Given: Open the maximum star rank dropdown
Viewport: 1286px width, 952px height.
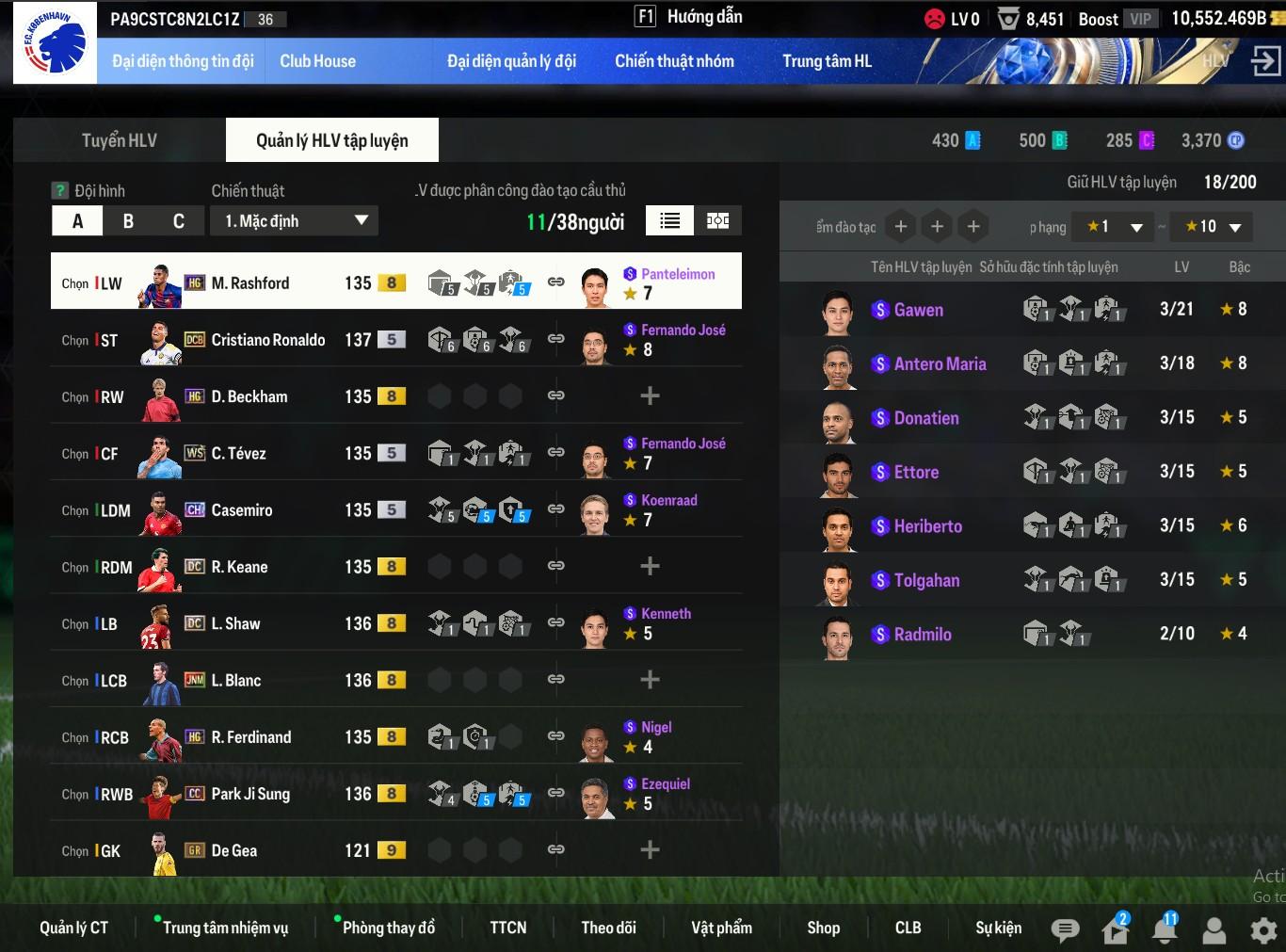Looking at the screenshot, I should 1214,227.
